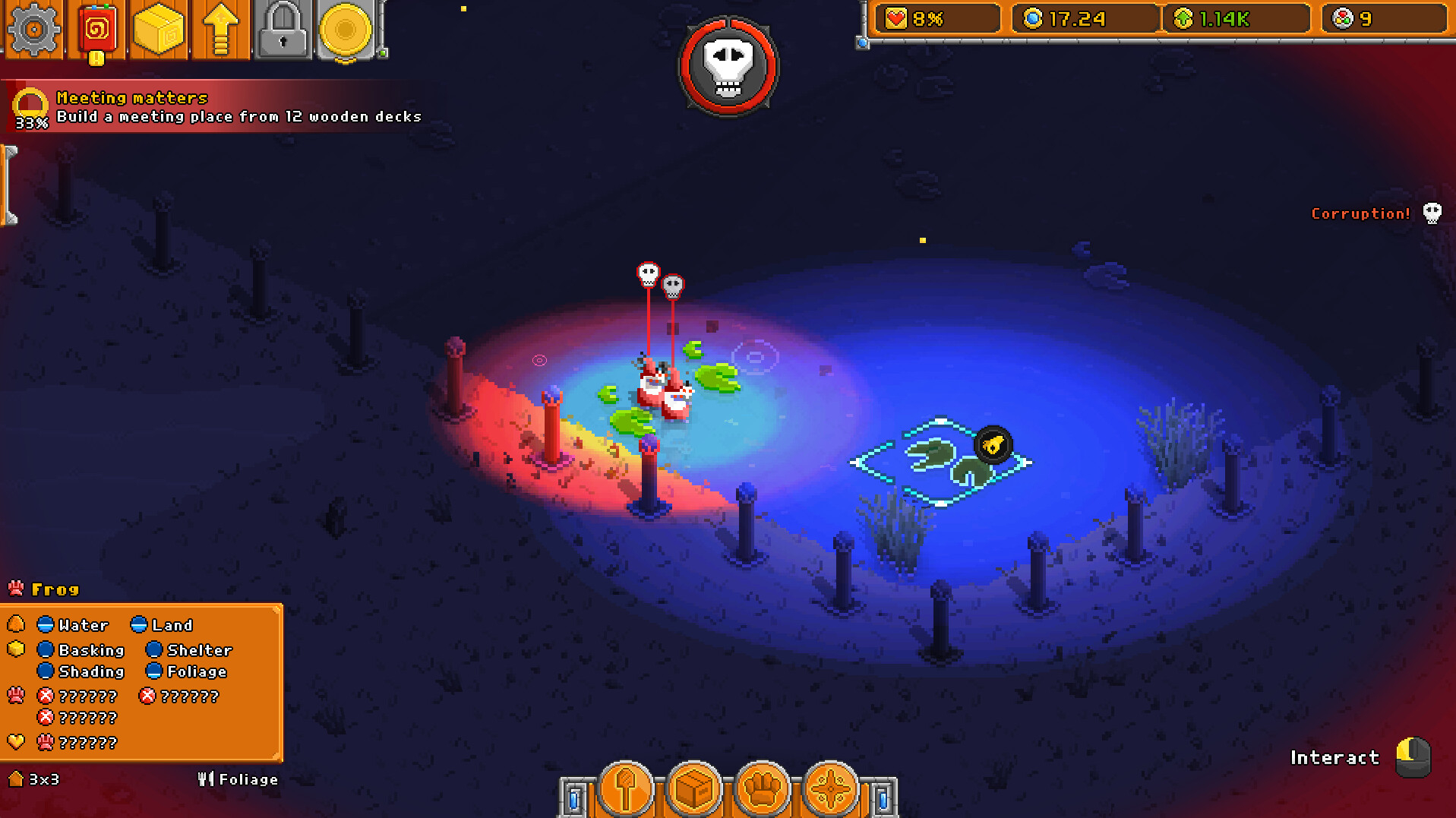This screenshot has height=818, width=1456.
Task: Open the paw animals menu
Action: point(763,790)
